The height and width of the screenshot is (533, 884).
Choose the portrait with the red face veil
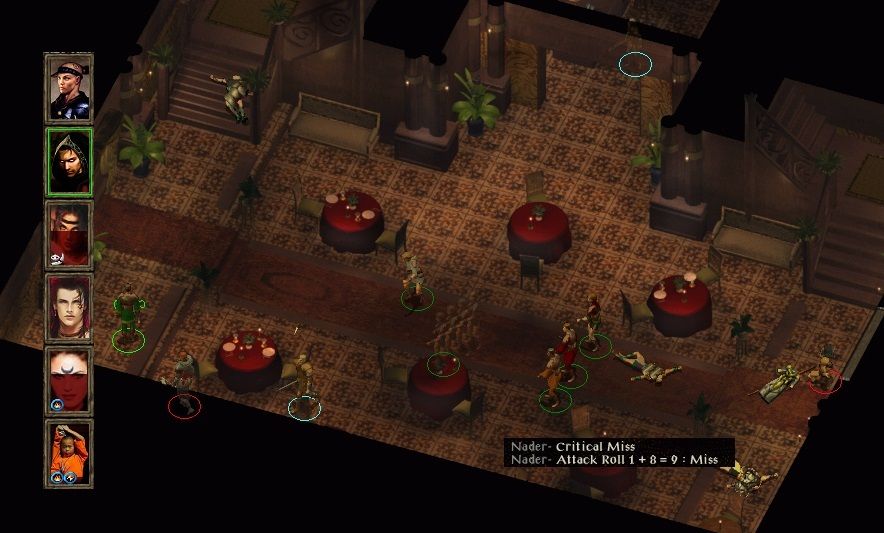tap(68, 235)
